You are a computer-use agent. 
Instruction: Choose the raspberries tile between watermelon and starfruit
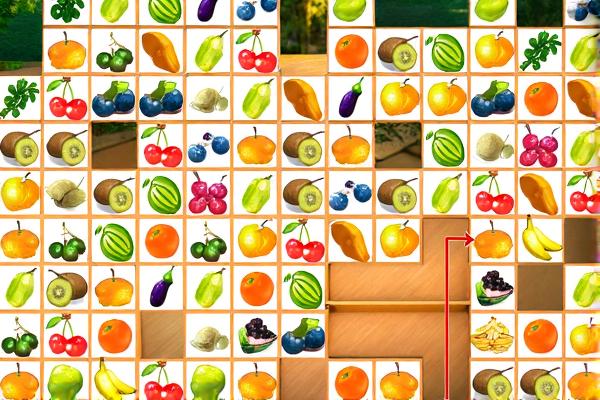209,192
